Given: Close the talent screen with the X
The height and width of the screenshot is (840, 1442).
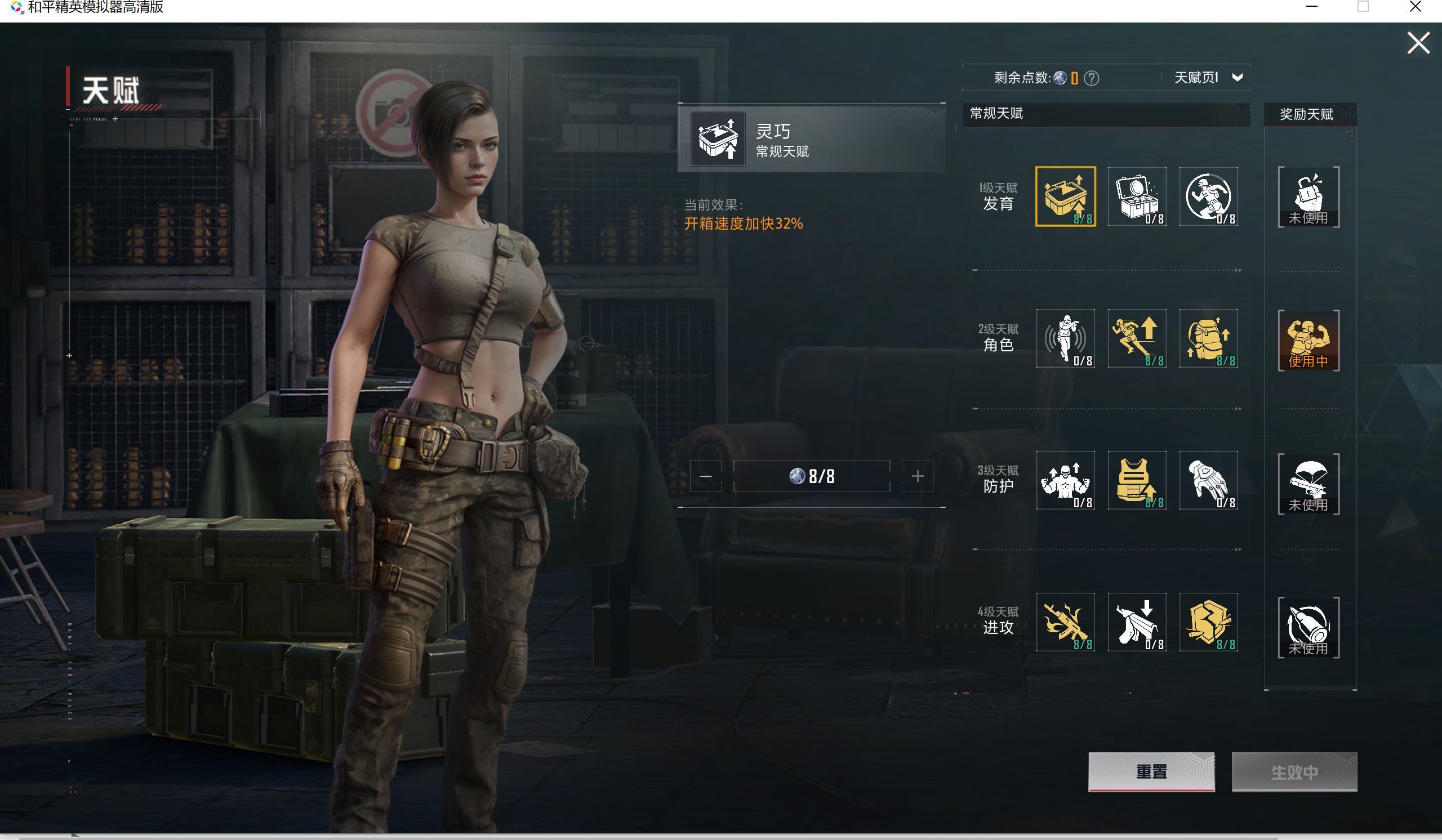Looking at the screenshot, I should (x=1418, y=43).
